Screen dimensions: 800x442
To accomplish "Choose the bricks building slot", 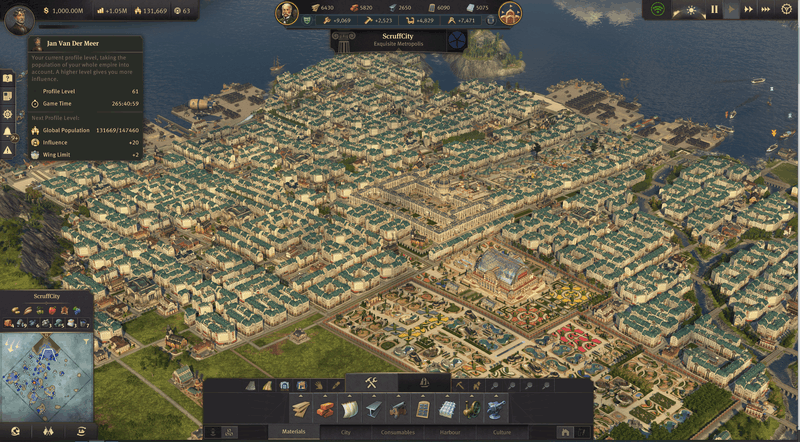I will [x=326, y=408].
